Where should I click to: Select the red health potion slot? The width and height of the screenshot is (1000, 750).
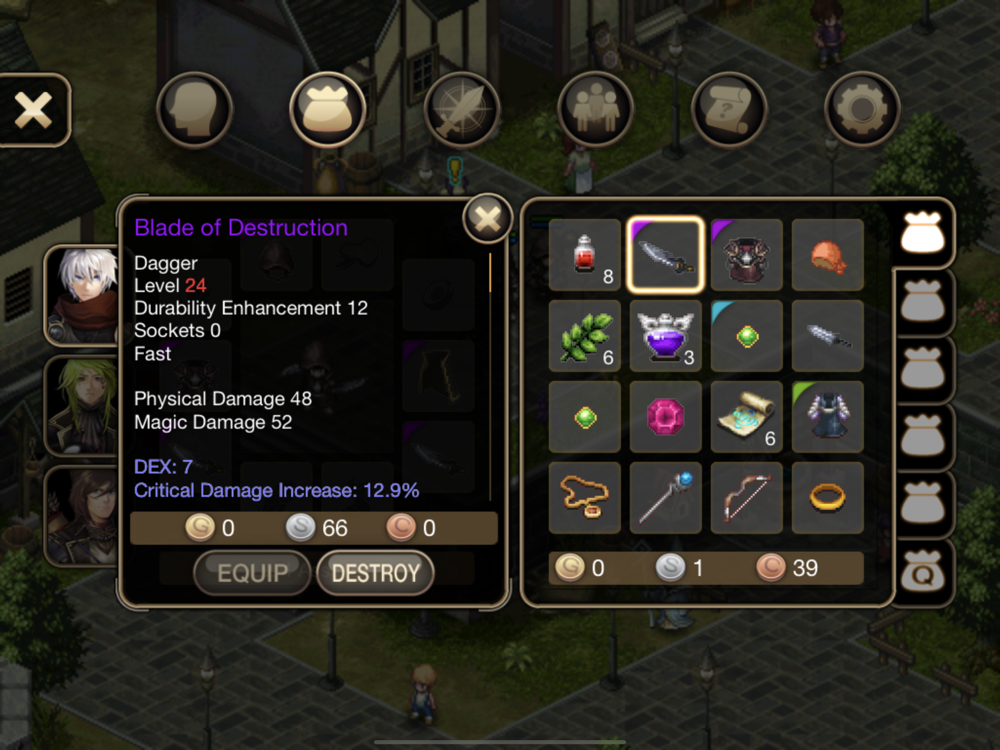[x=585, y=255]
